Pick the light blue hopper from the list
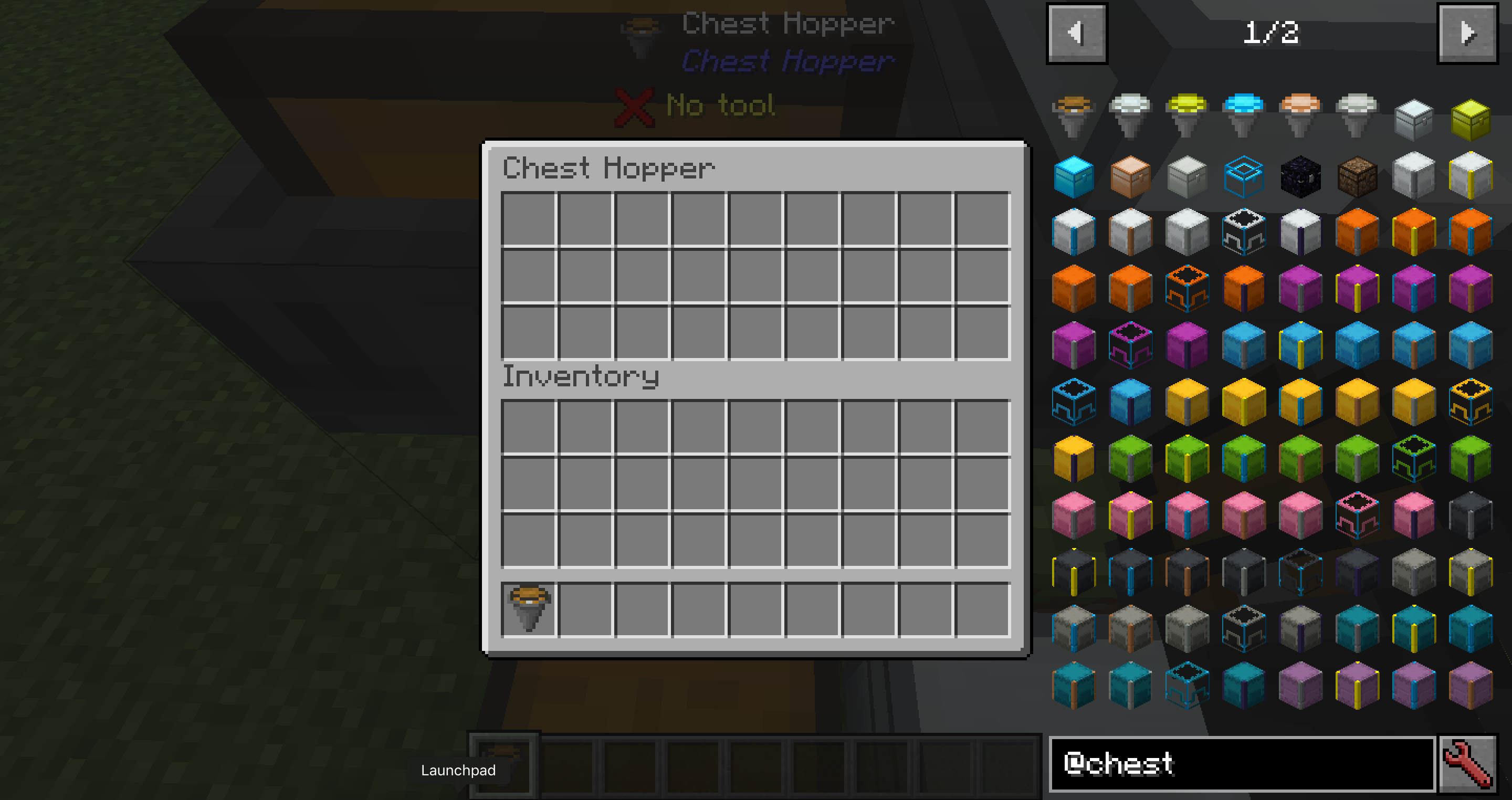Viewport: 1512px width, 800px height. pos(1243,111)
